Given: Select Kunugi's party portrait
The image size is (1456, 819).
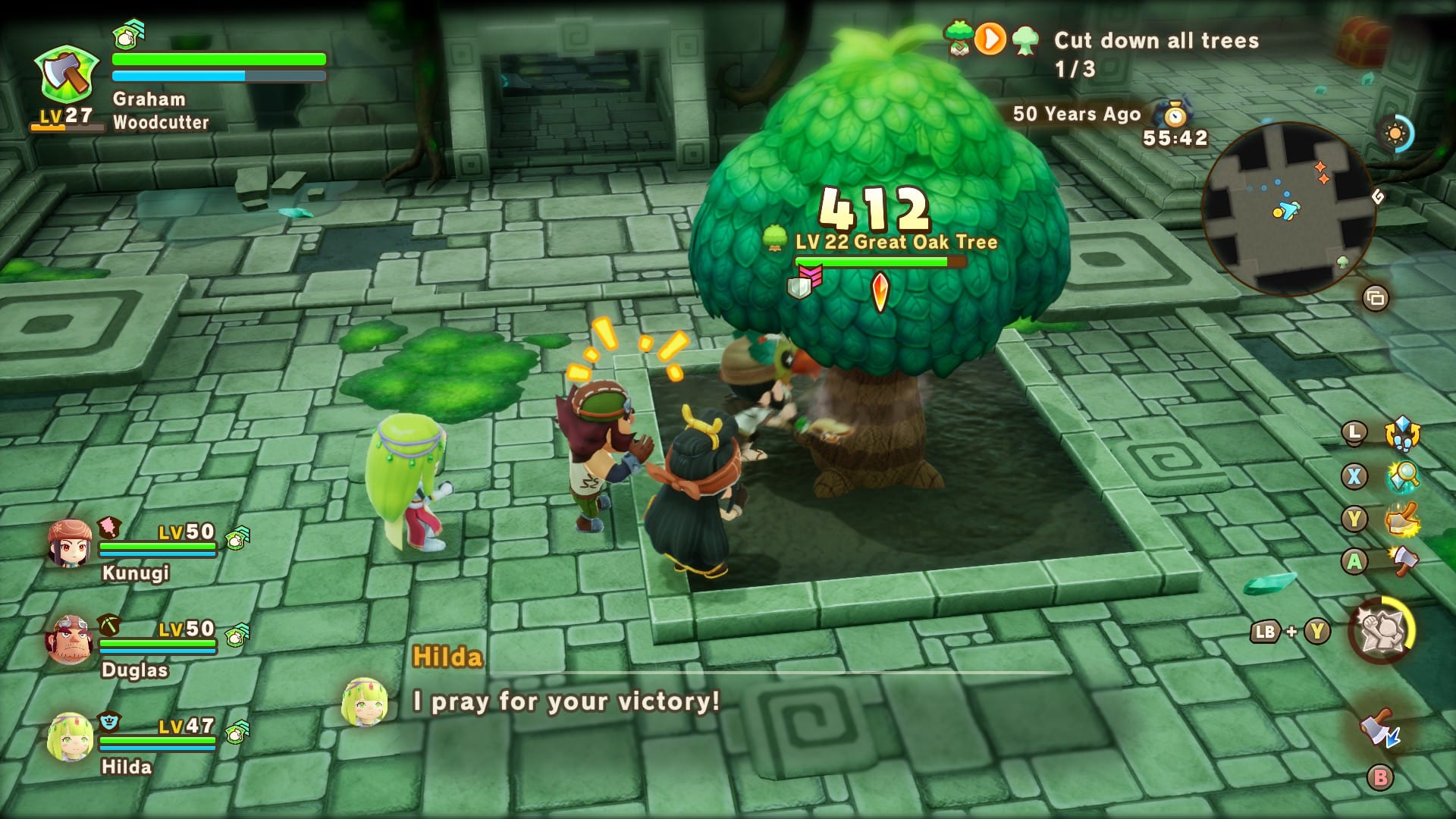Looking at the screenshot, I should coord(70,544).
